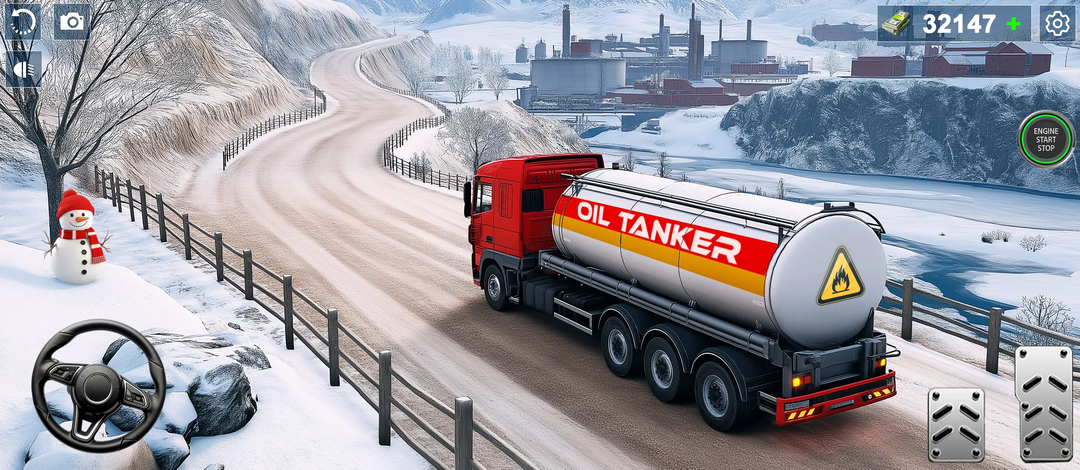Open the settings gear menu
Image resolution: width=1080 pixels, height=470 pixels.
pyautogui.click(x=1057, y=22)
